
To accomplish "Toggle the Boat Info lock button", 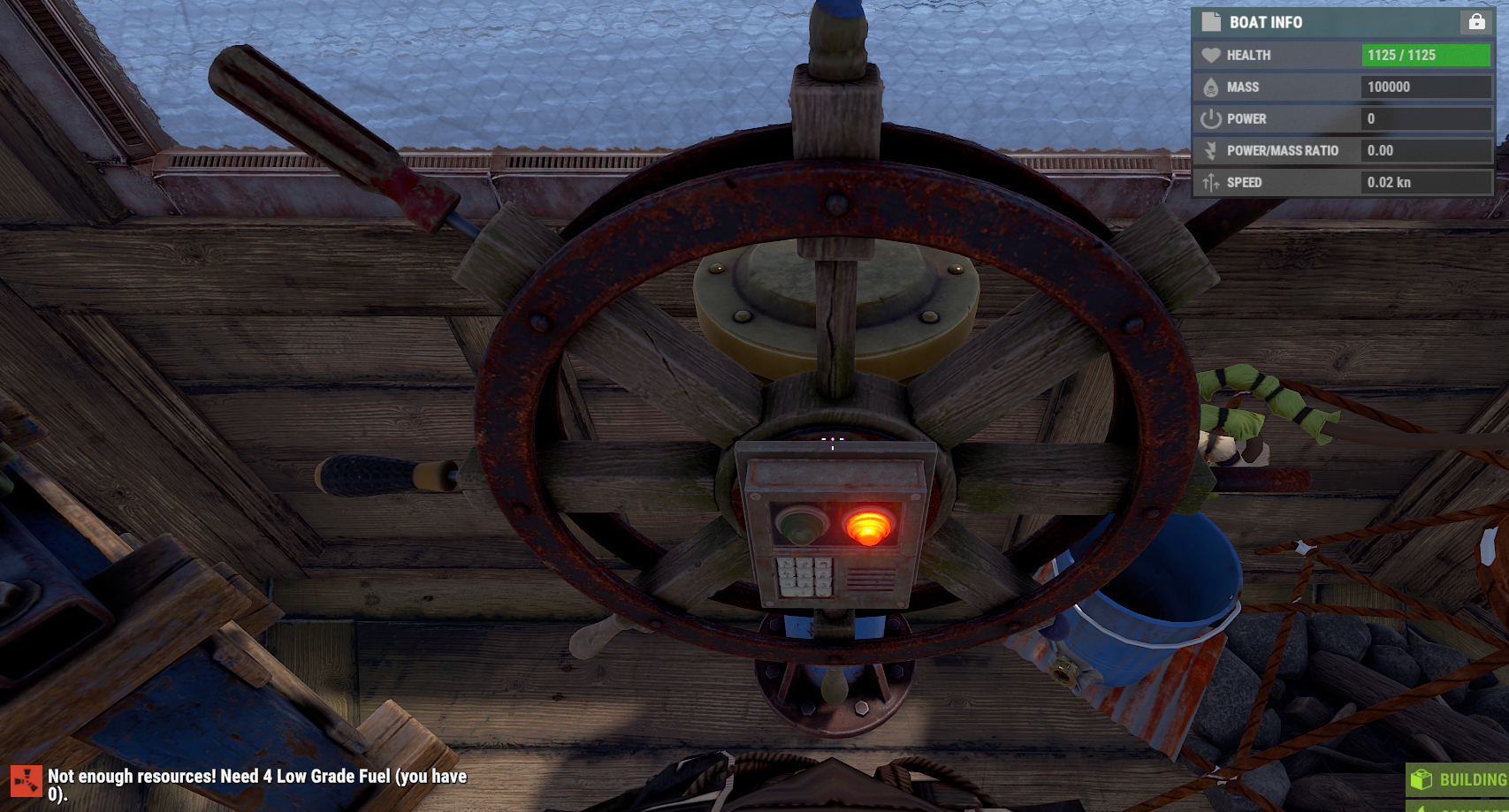I will [1476, 22].
